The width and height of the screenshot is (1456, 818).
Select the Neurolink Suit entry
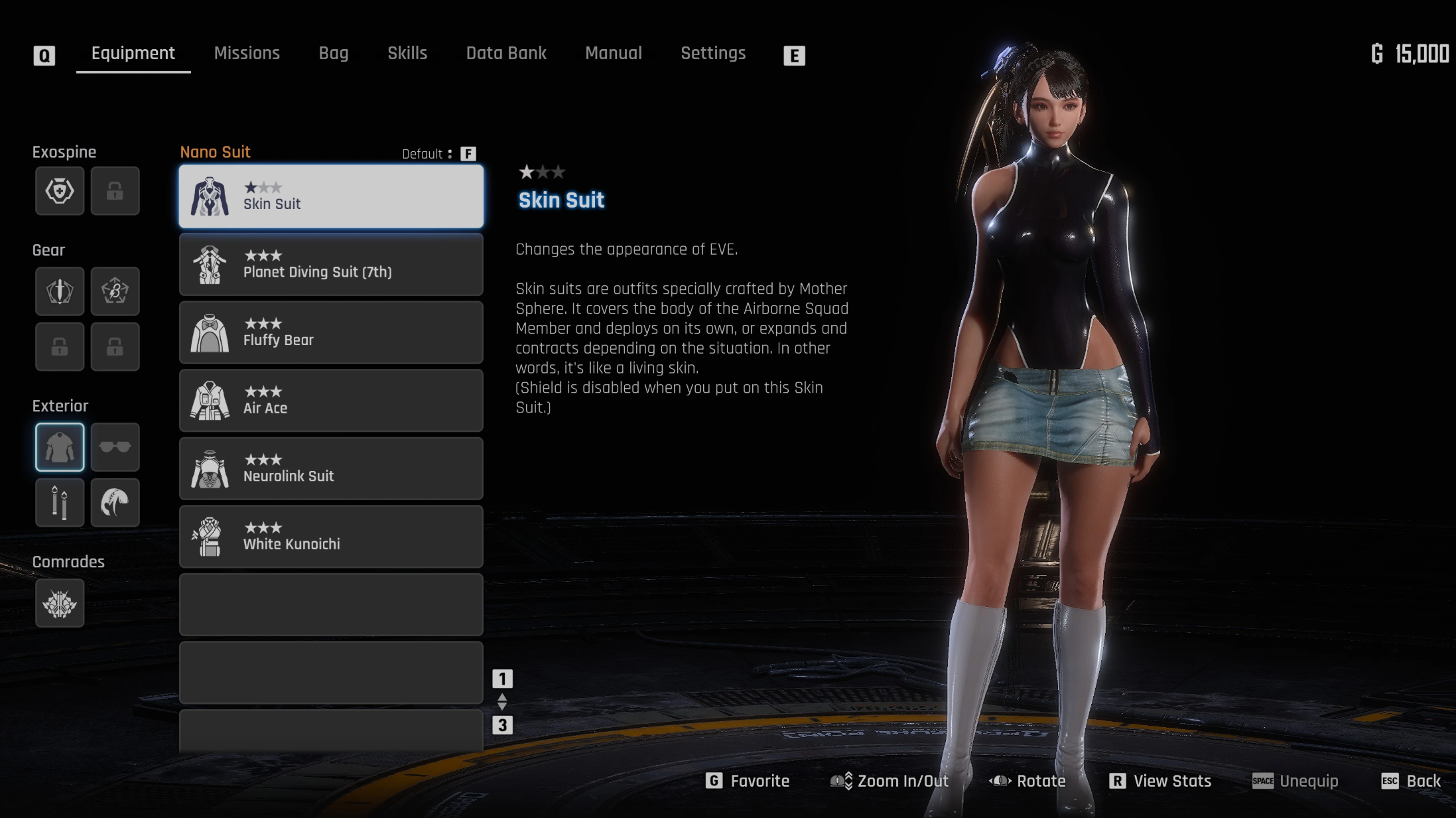[331, 469]
